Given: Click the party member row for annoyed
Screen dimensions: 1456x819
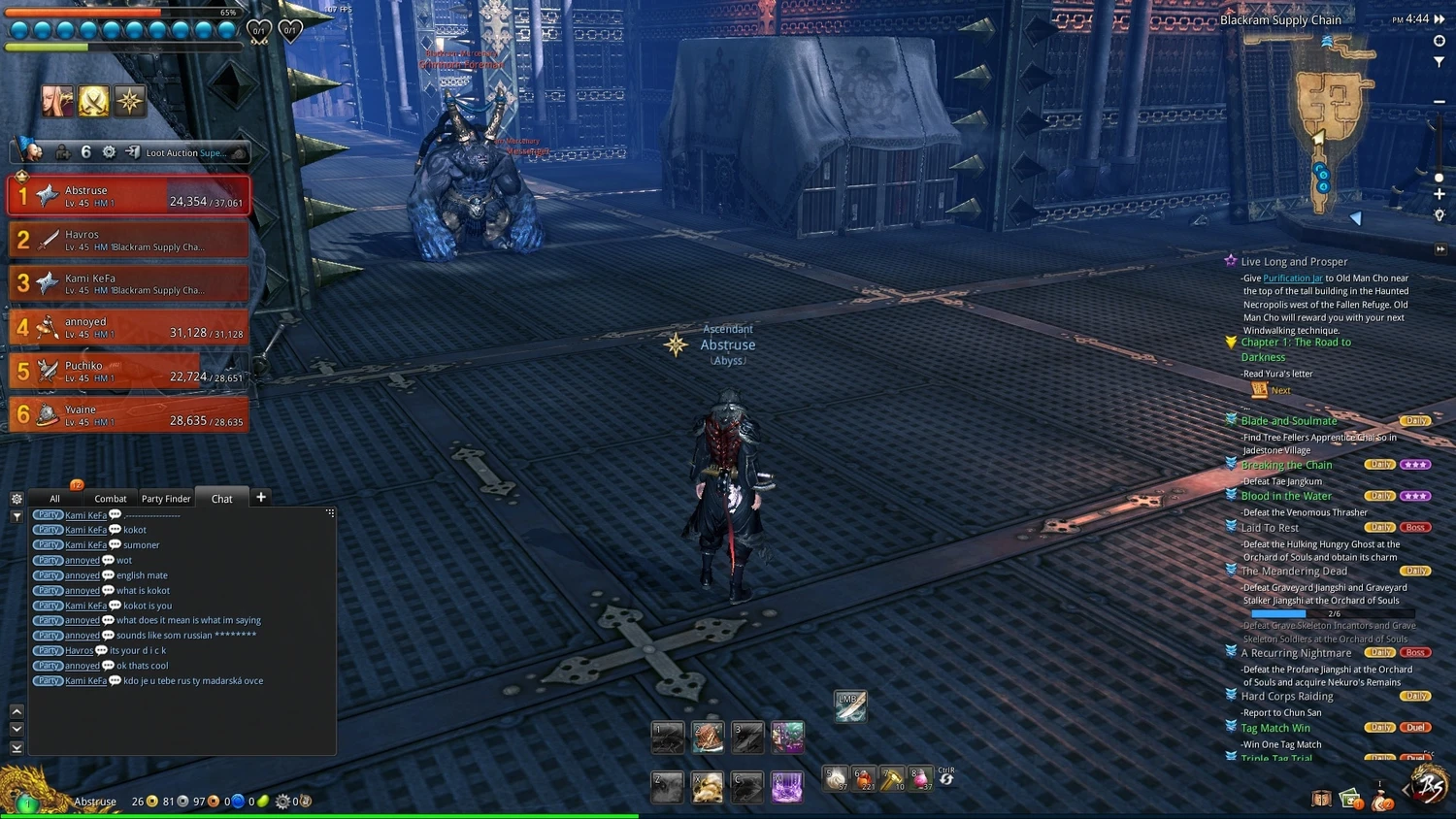Looking at the screenshot, I should pyautogui.click(x=128, y=327).
